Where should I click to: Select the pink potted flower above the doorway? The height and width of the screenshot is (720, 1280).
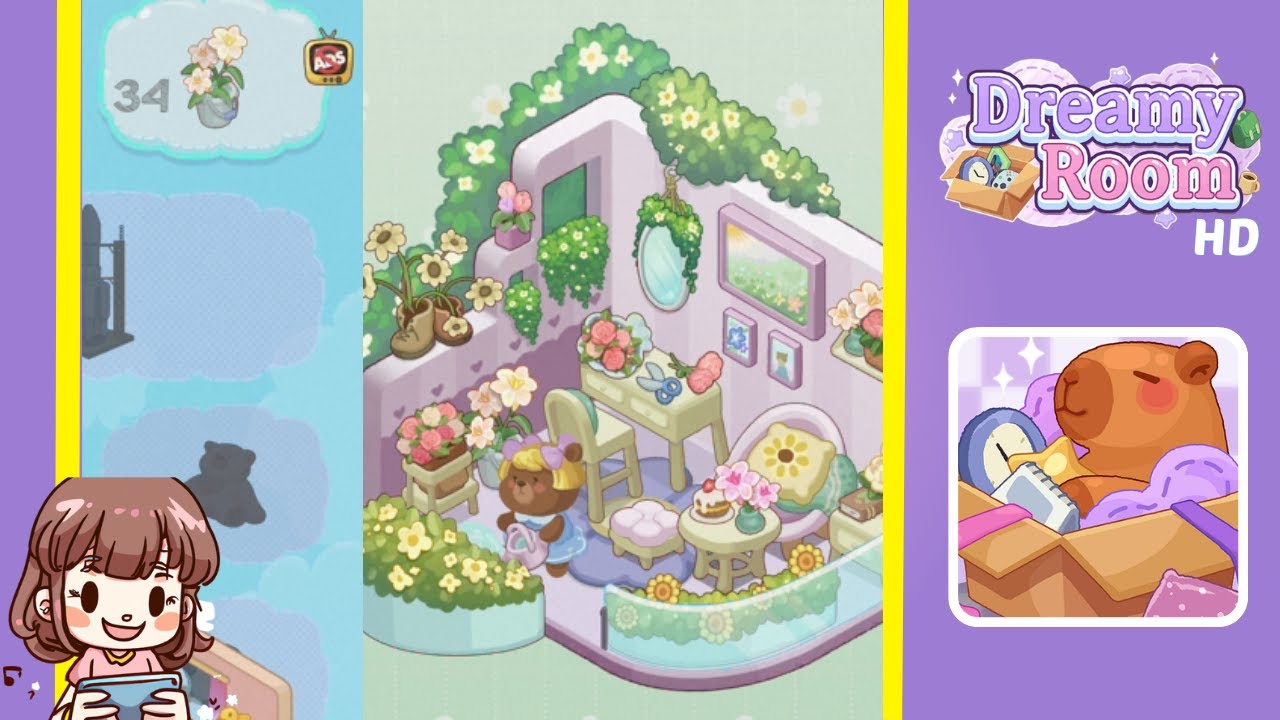(x=511, y=210)
